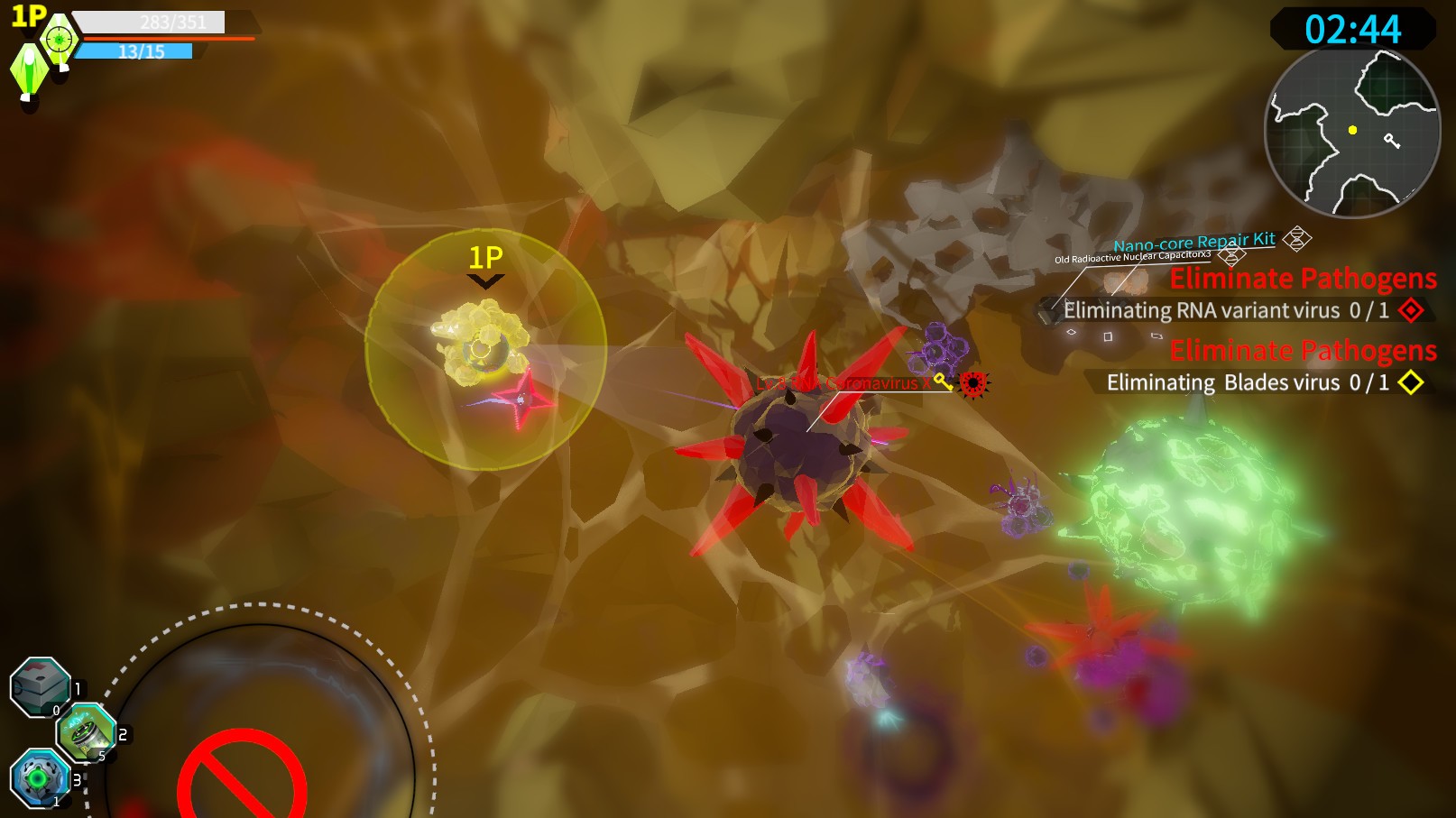Viewport: 1456px width, 818px height.
Task: Click the Nano-core Repair Kit link
Action: click(x=1193, y=241)
